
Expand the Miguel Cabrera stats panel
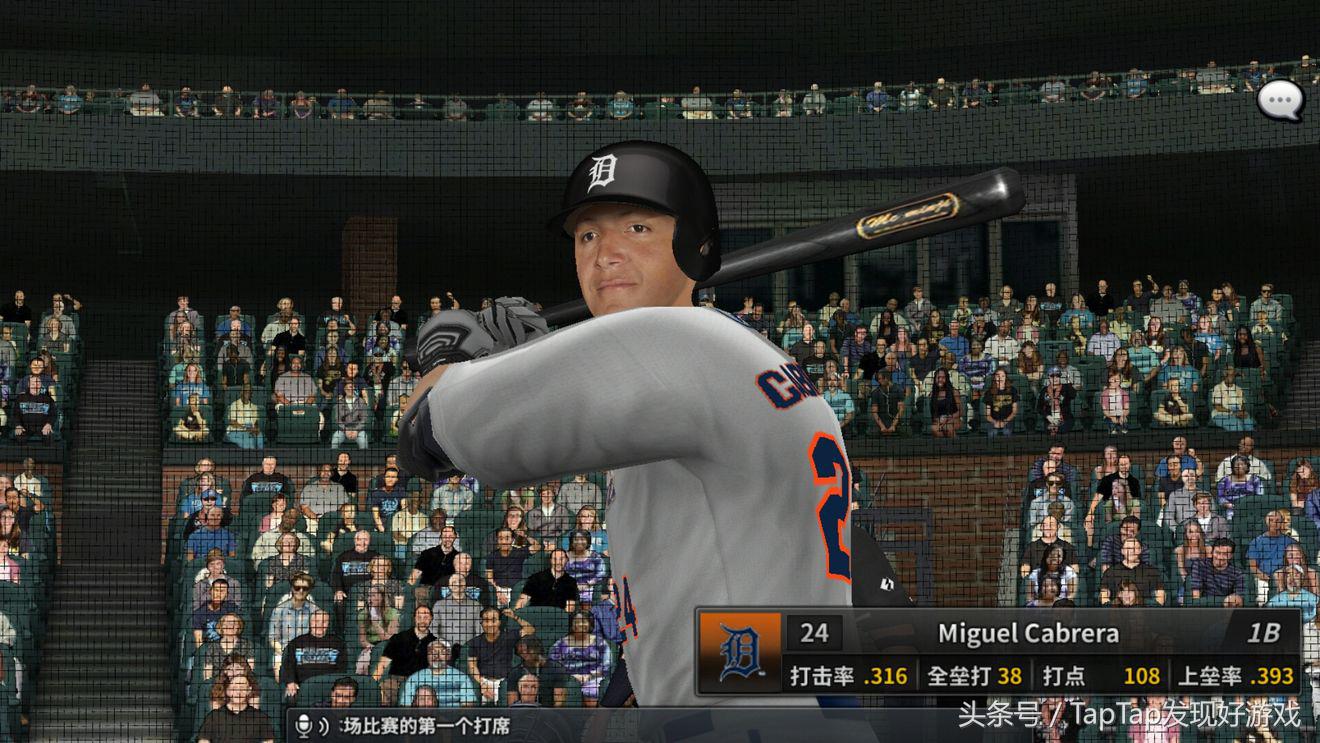1000,675
